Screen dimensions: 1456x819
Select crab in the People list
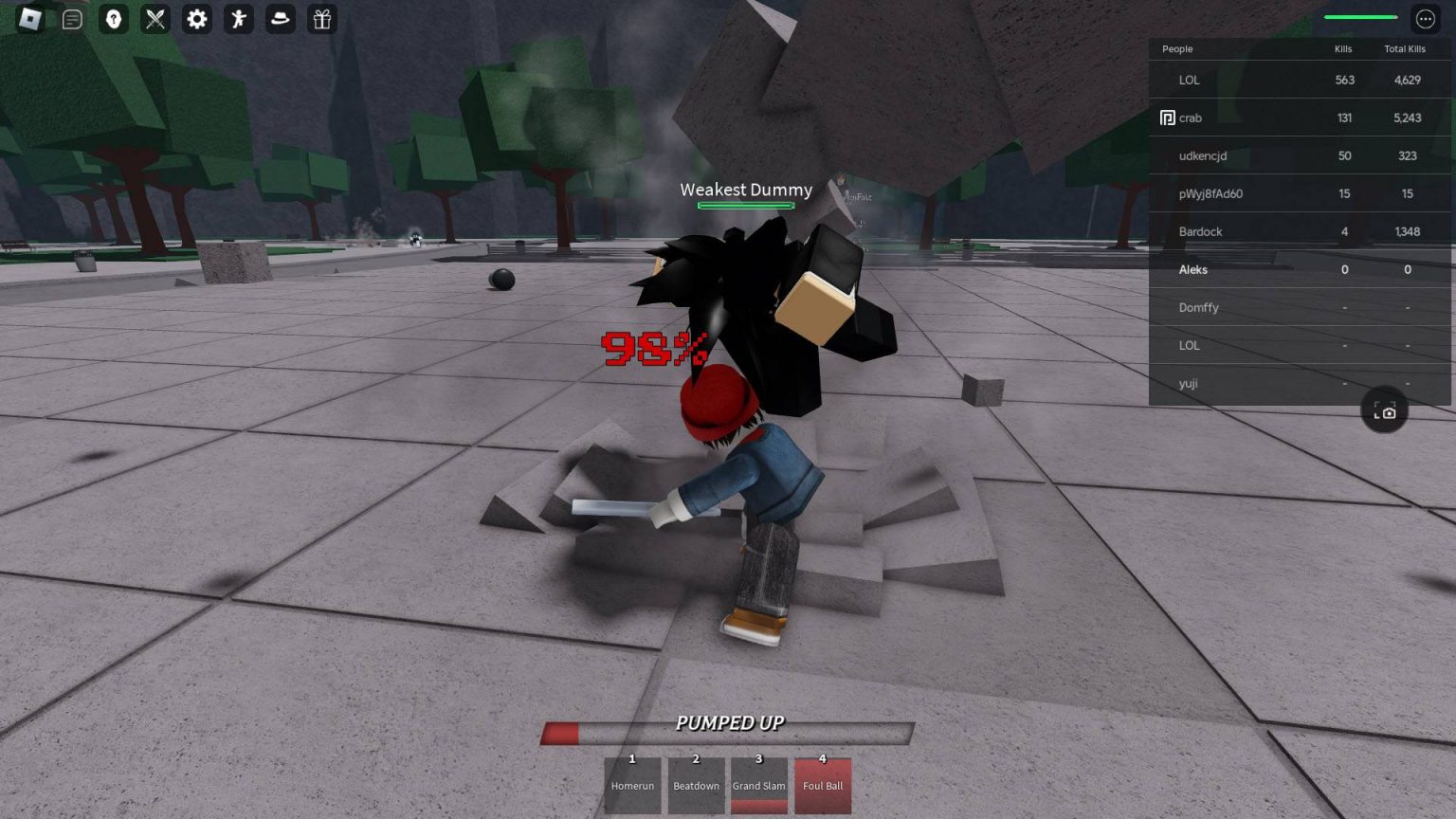point(1192,118)
